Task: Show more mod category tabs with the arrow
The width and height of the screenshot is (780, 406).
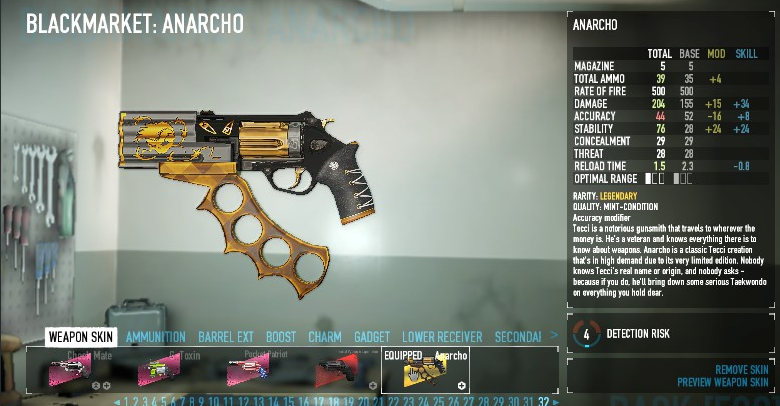Action: pyautogui.click(x=554, y=337)
